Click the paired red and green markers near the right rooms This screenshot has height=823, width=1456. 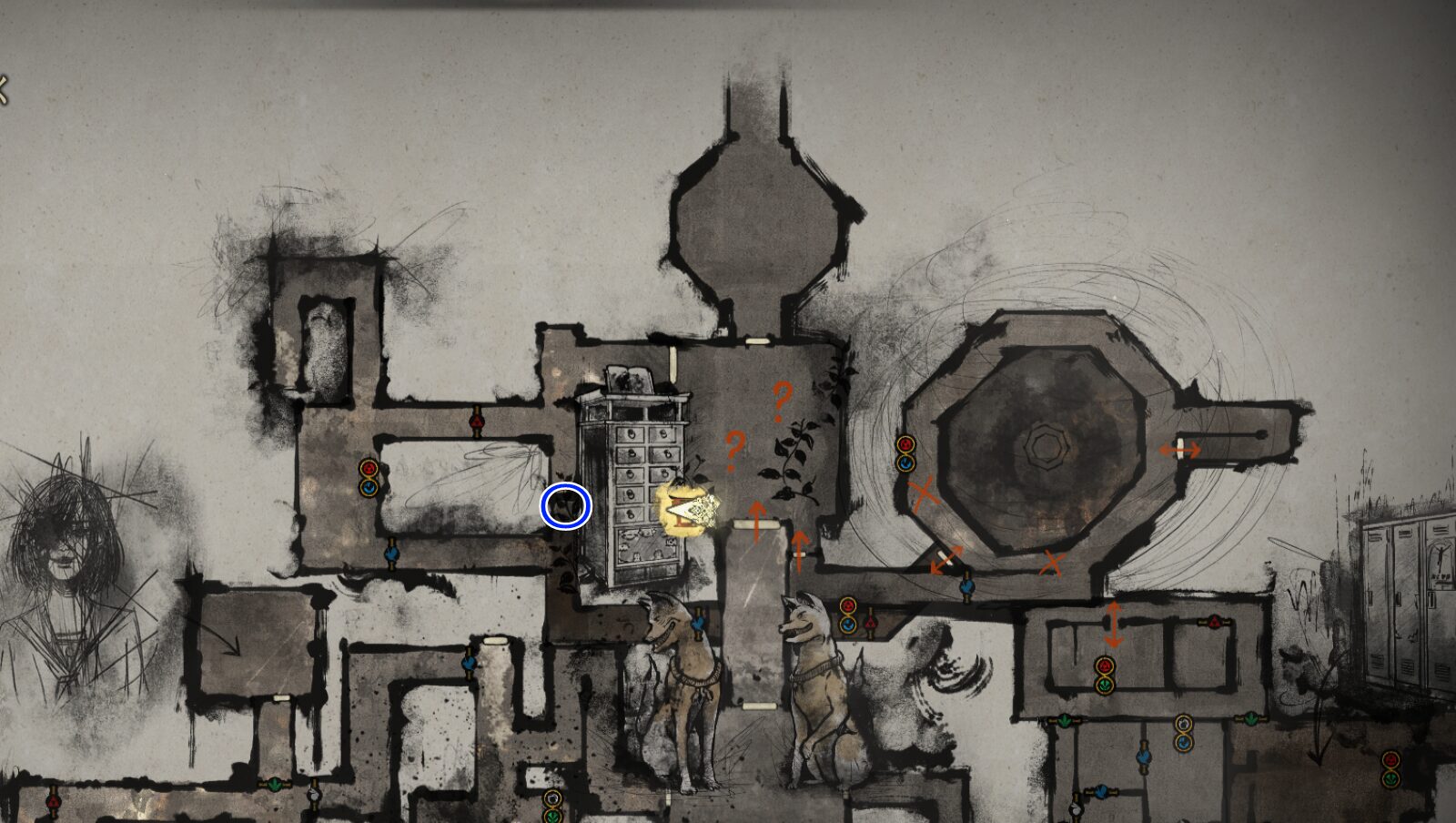(x=1105, y=674)
